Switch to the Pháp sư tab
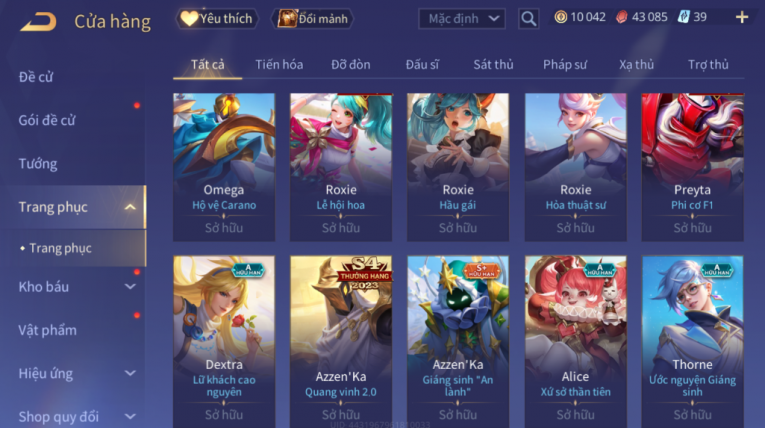The image size is (765, 428). pos(565,65)
